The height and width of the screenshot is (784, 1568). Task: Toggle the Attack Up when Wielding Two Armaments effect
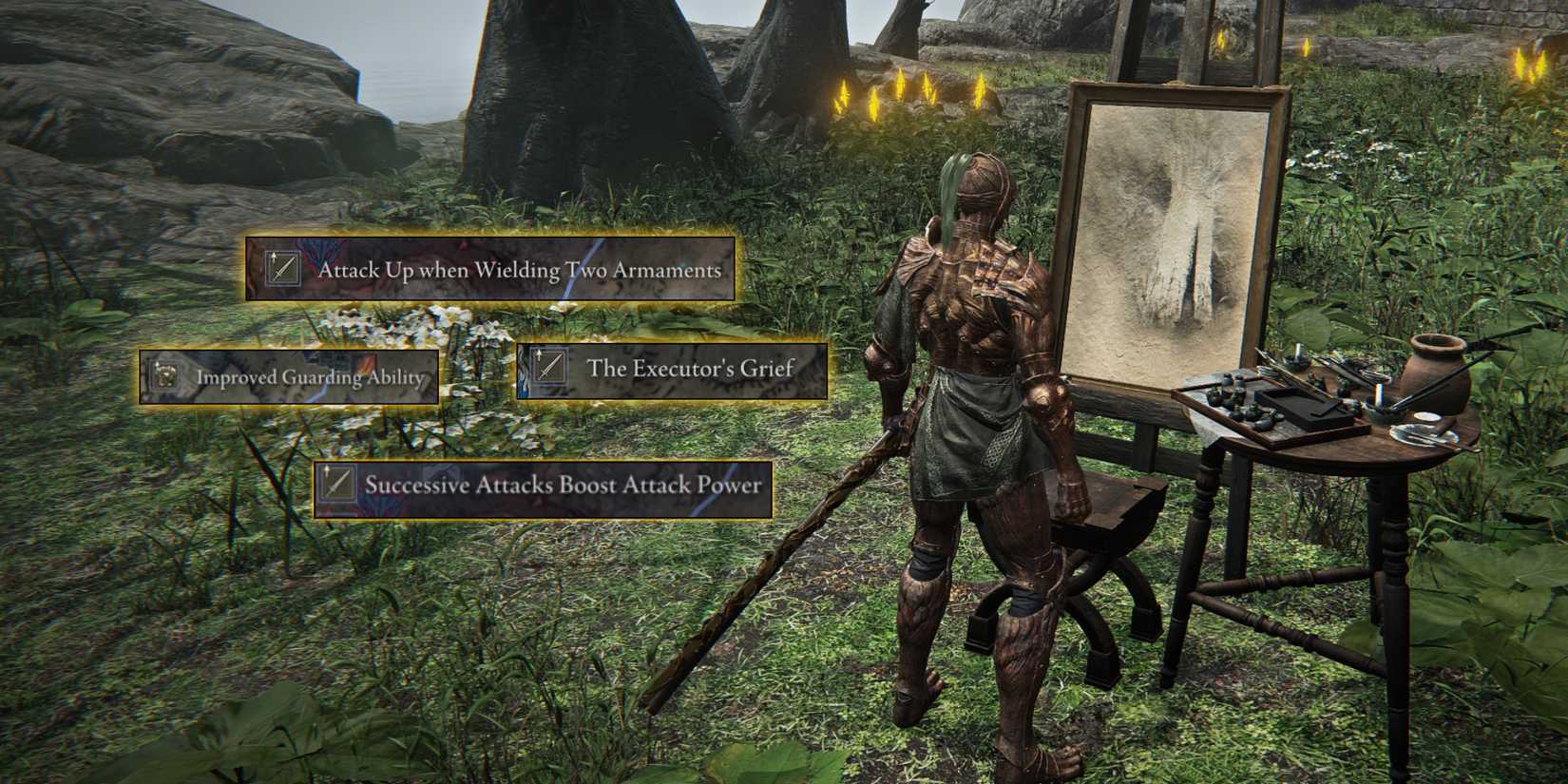(489, 269)
